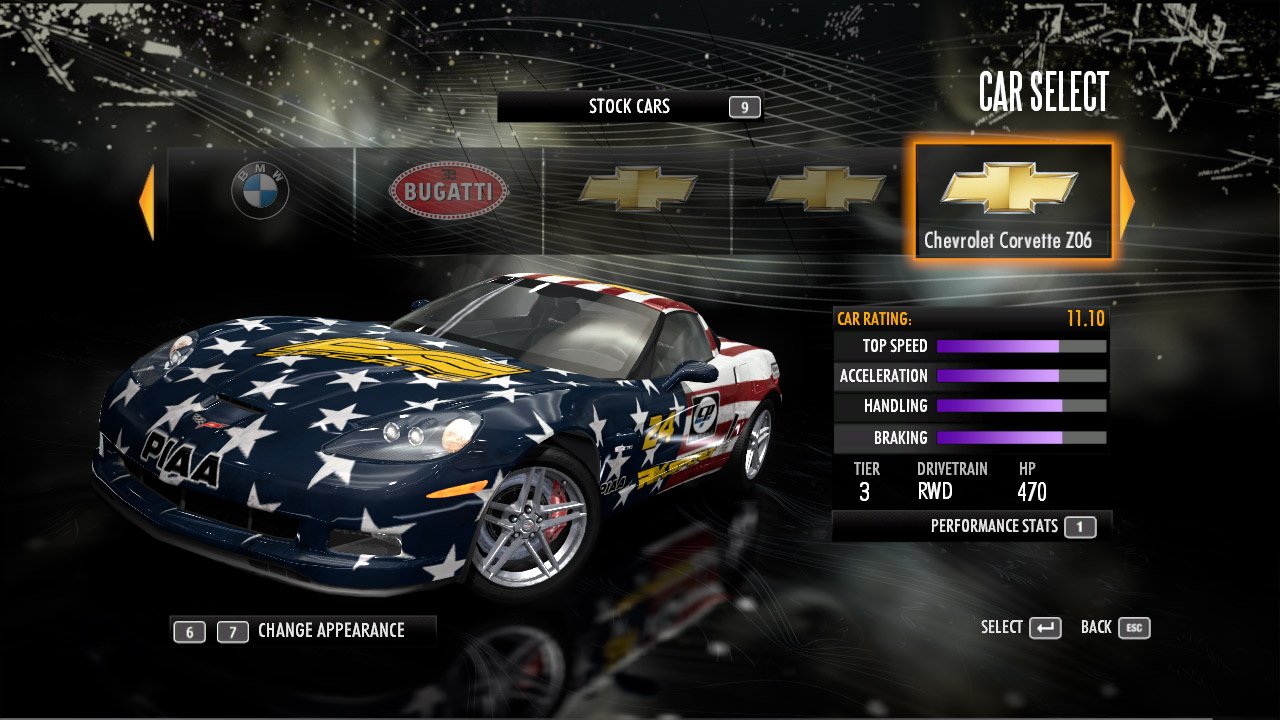The image size is (1280, 720).
Task: Choose the Bugatti brand logo tile
Action: [448, 190]
